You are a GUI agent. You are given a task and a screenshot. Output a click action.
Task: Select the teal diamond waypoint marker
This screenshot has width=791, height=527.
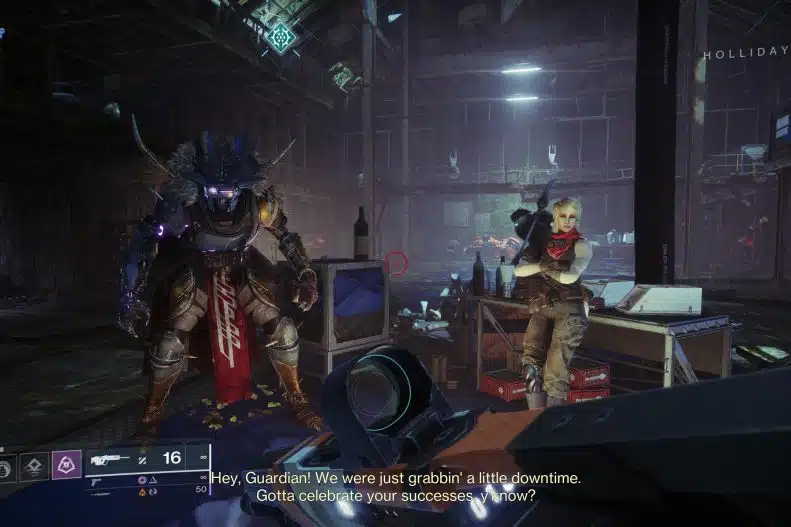(x=281, y=38)
